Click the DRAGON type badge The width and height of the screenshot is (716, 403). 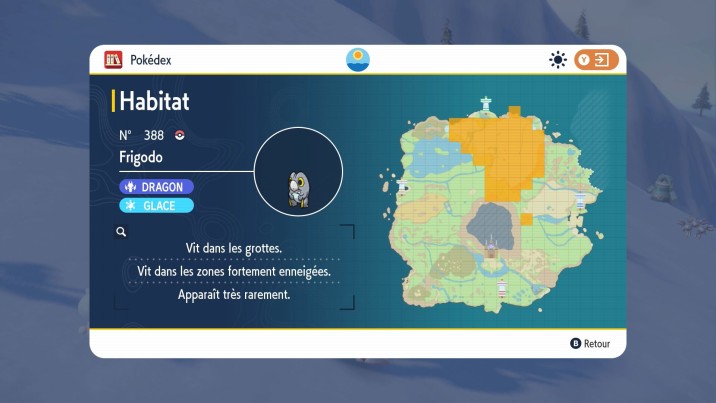pos(156,186)
